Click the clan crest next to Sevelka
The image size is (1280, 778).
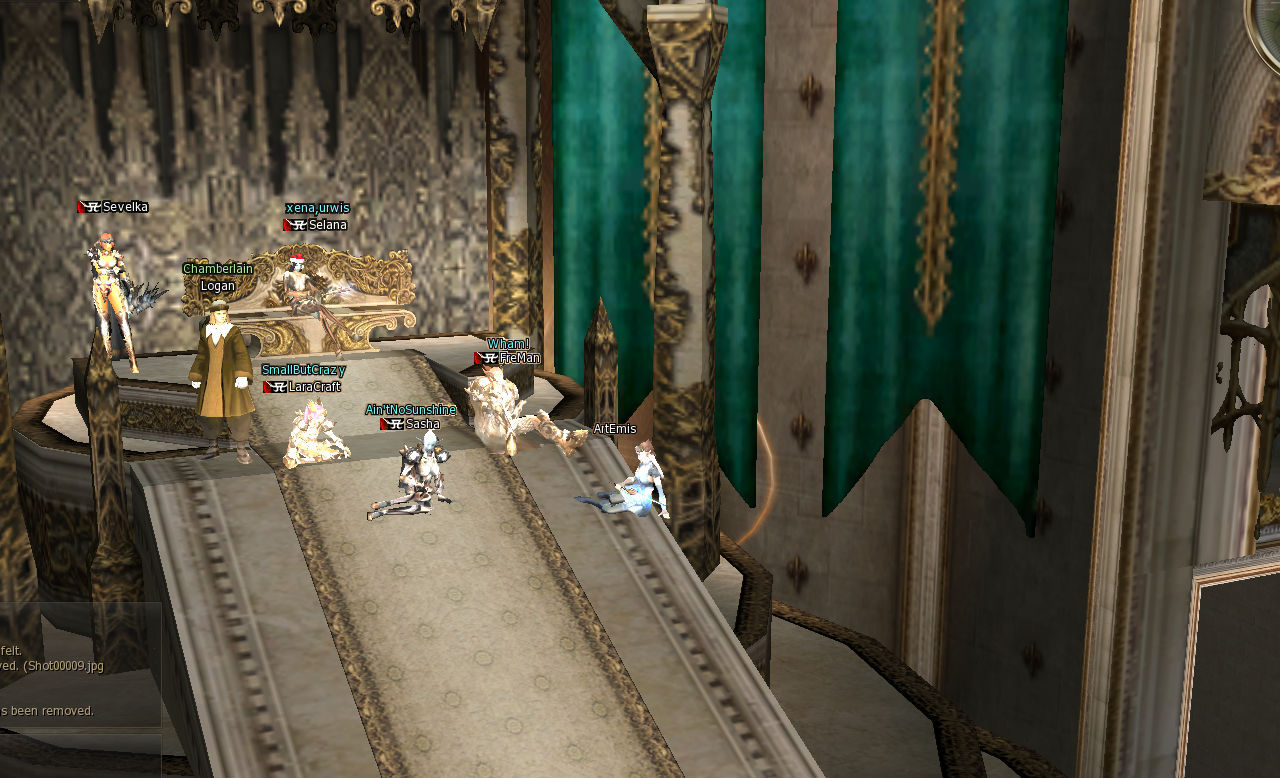[x=94, y=207]
